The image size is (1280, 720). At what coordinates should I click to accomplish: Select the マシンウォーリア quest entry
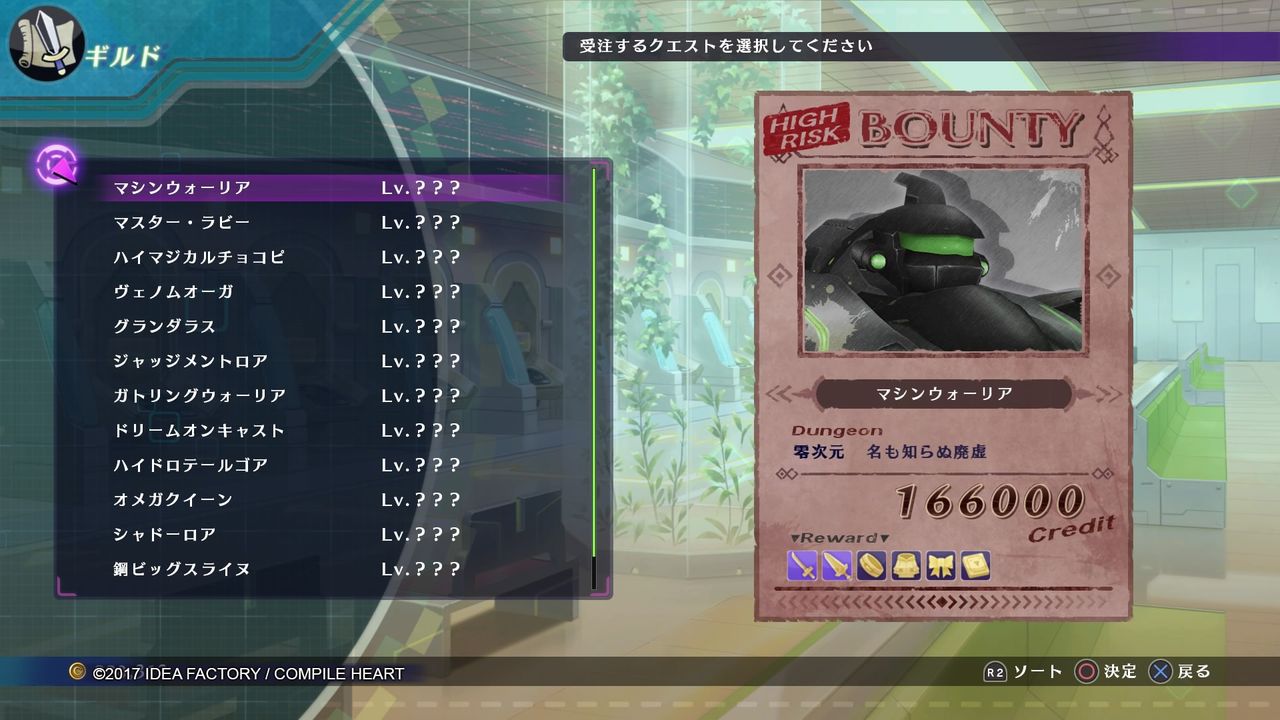click(180, 187)
